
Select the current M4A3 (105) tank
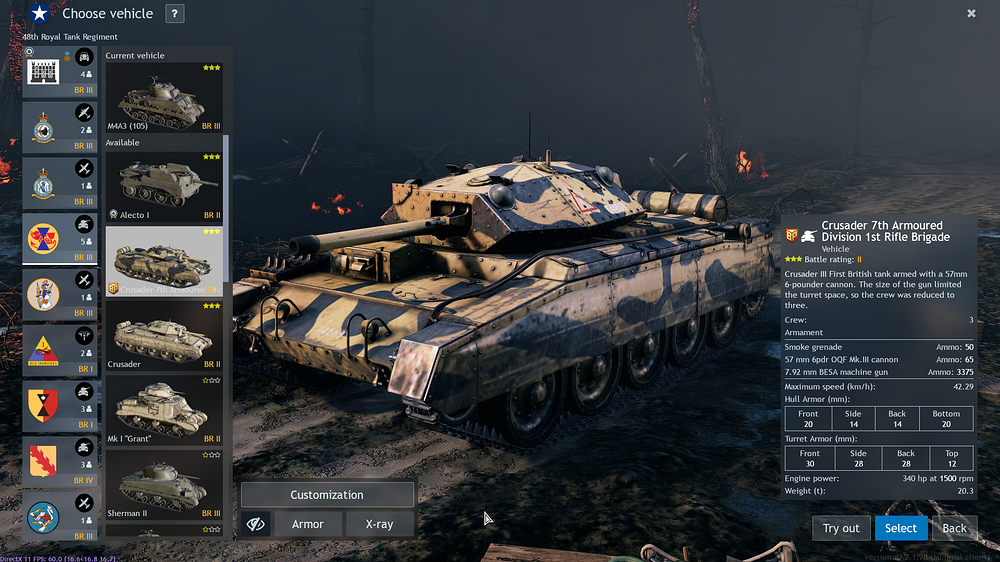165,98
